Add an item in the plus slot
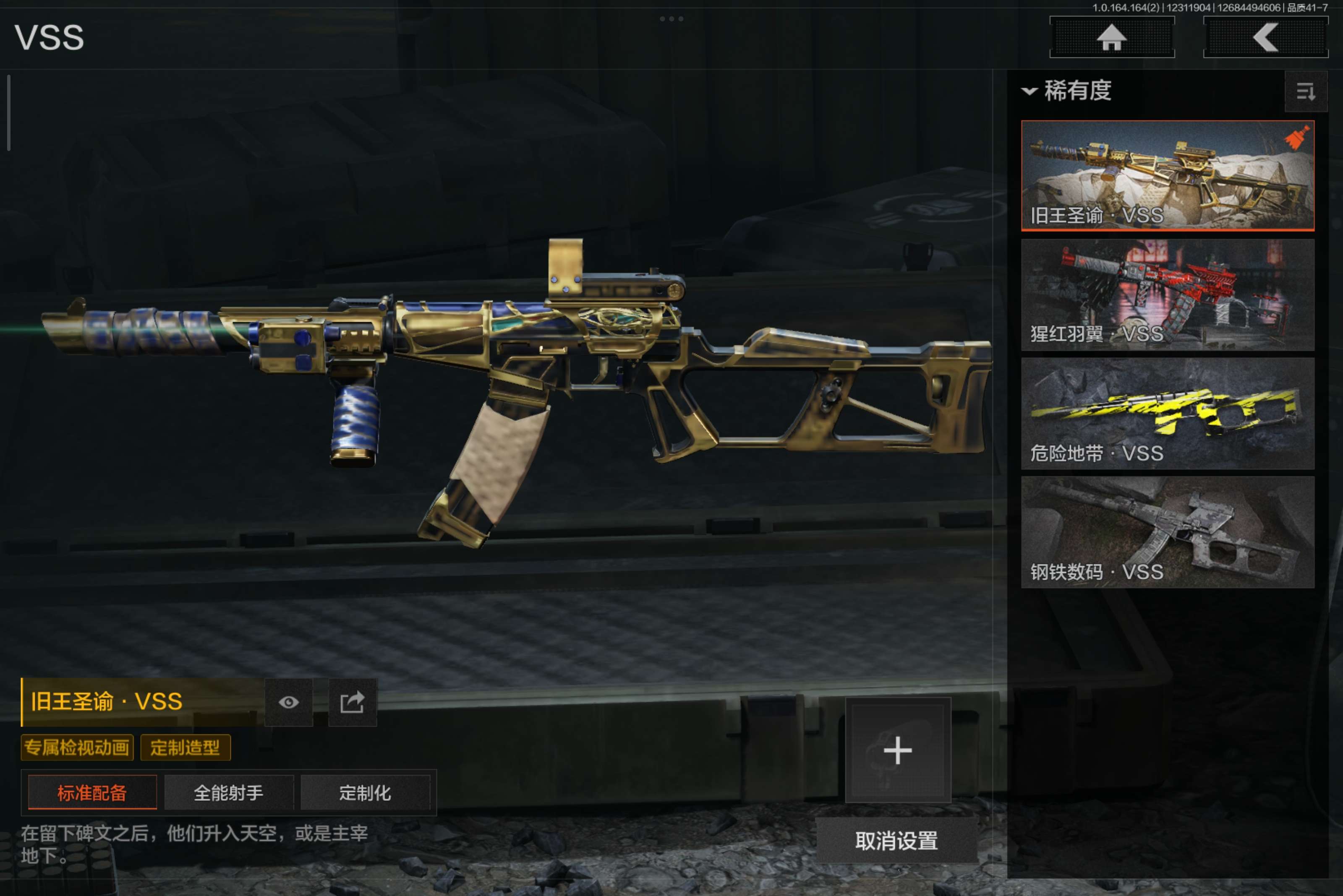Viewport: 1343px width, 896px height. 898,750
